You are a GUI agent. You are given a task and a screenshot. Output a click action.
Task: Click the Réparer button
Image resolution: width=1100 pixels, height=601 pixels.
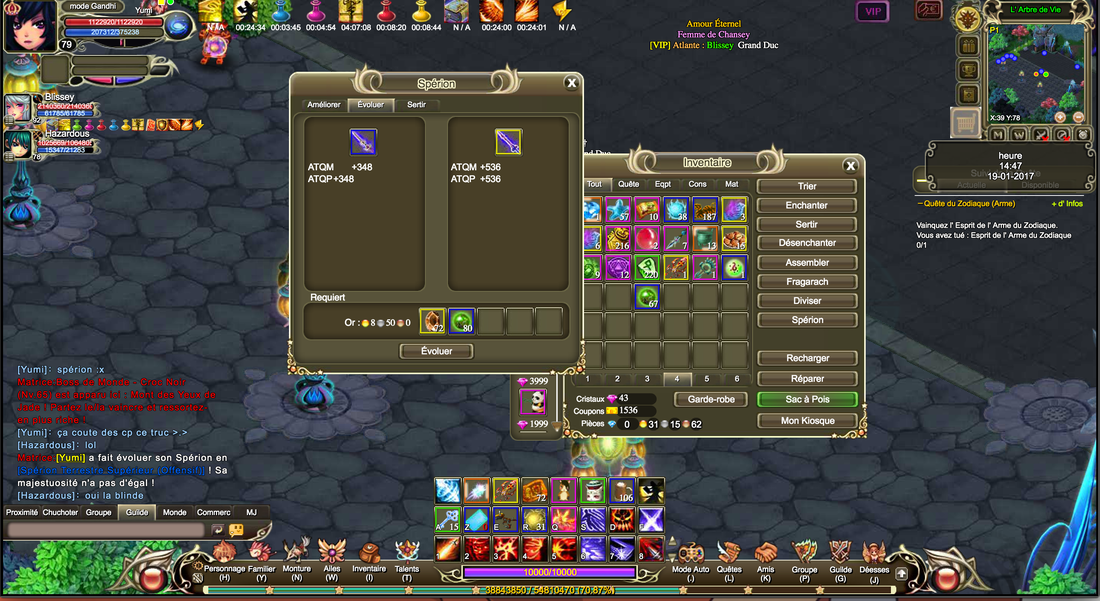[806, 379]
